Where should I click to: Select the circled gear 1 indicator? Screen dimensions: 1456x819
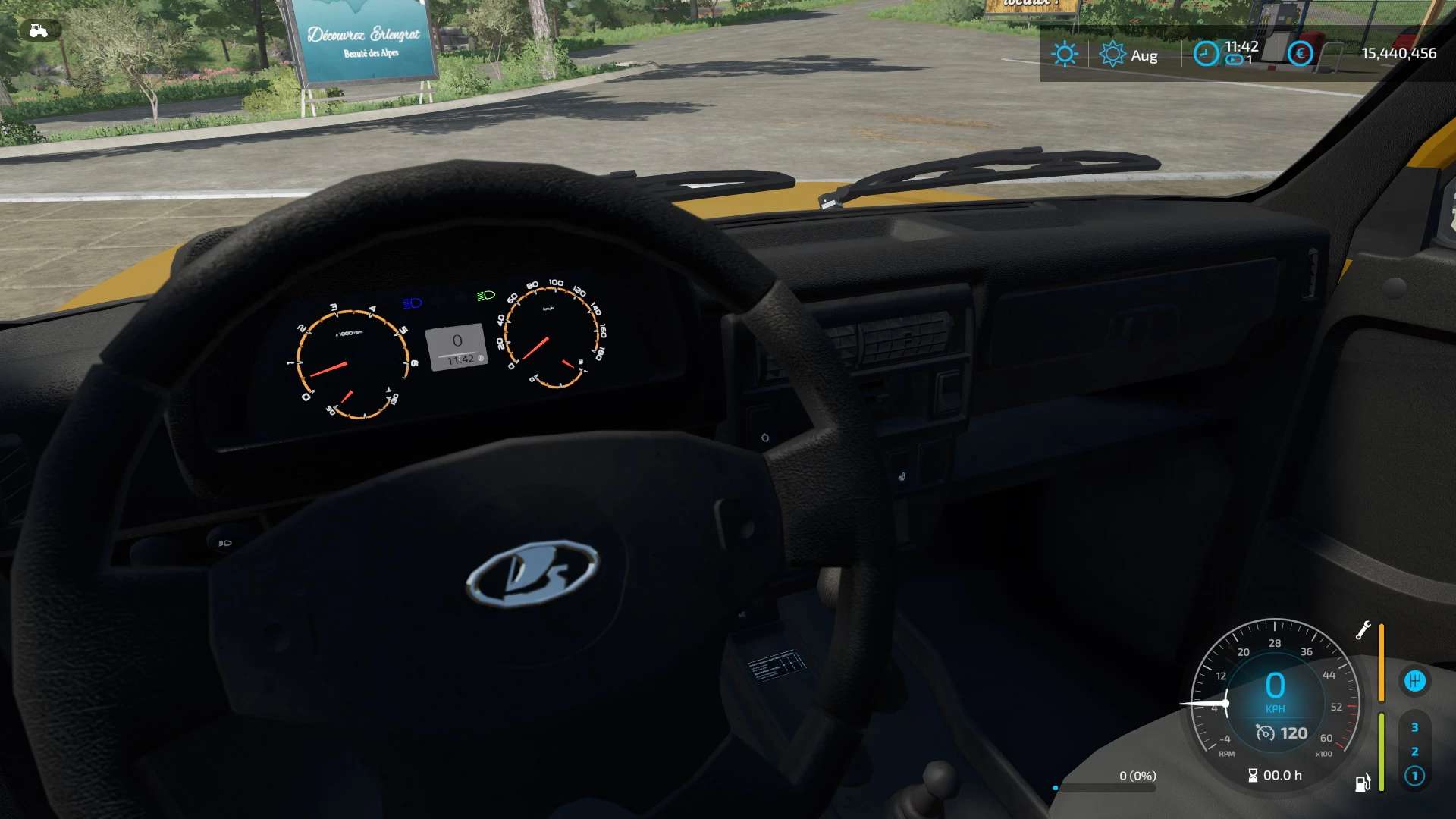click(1414, 776)
